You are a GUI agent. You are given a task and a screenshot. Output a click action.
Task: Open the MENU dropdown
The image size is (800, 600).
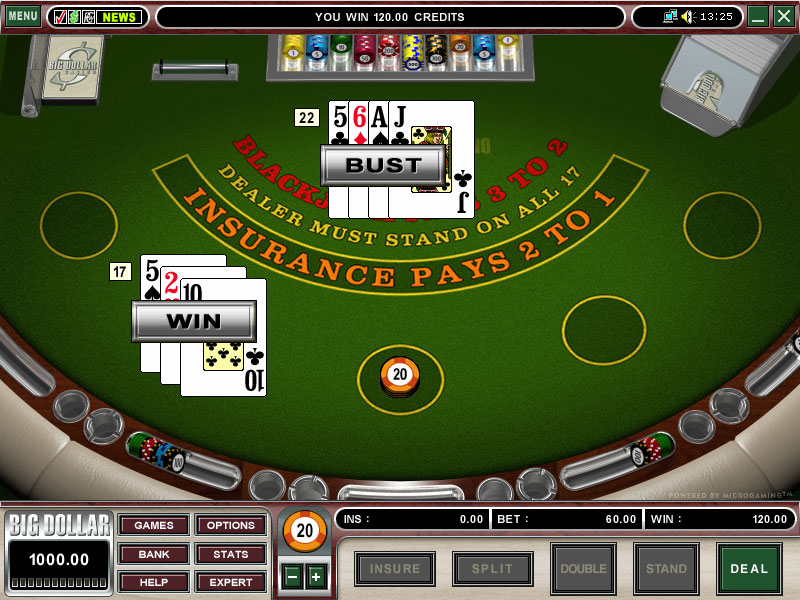pos(22,16)
